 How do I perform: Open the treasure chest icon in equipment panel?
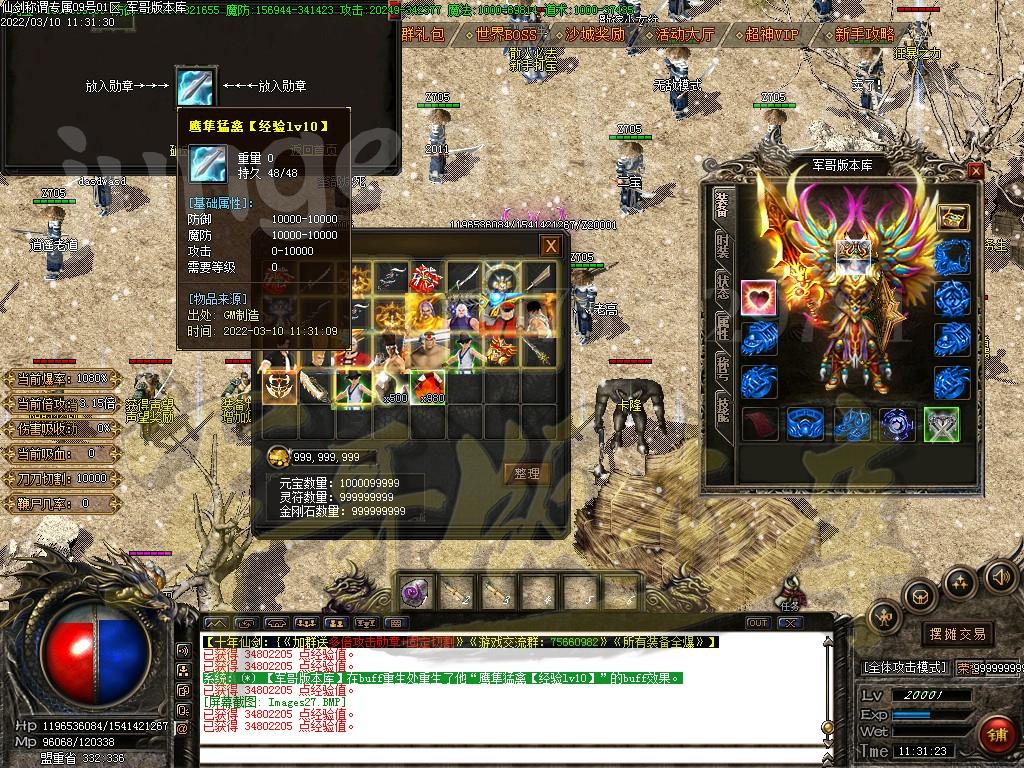coord(952,217)
